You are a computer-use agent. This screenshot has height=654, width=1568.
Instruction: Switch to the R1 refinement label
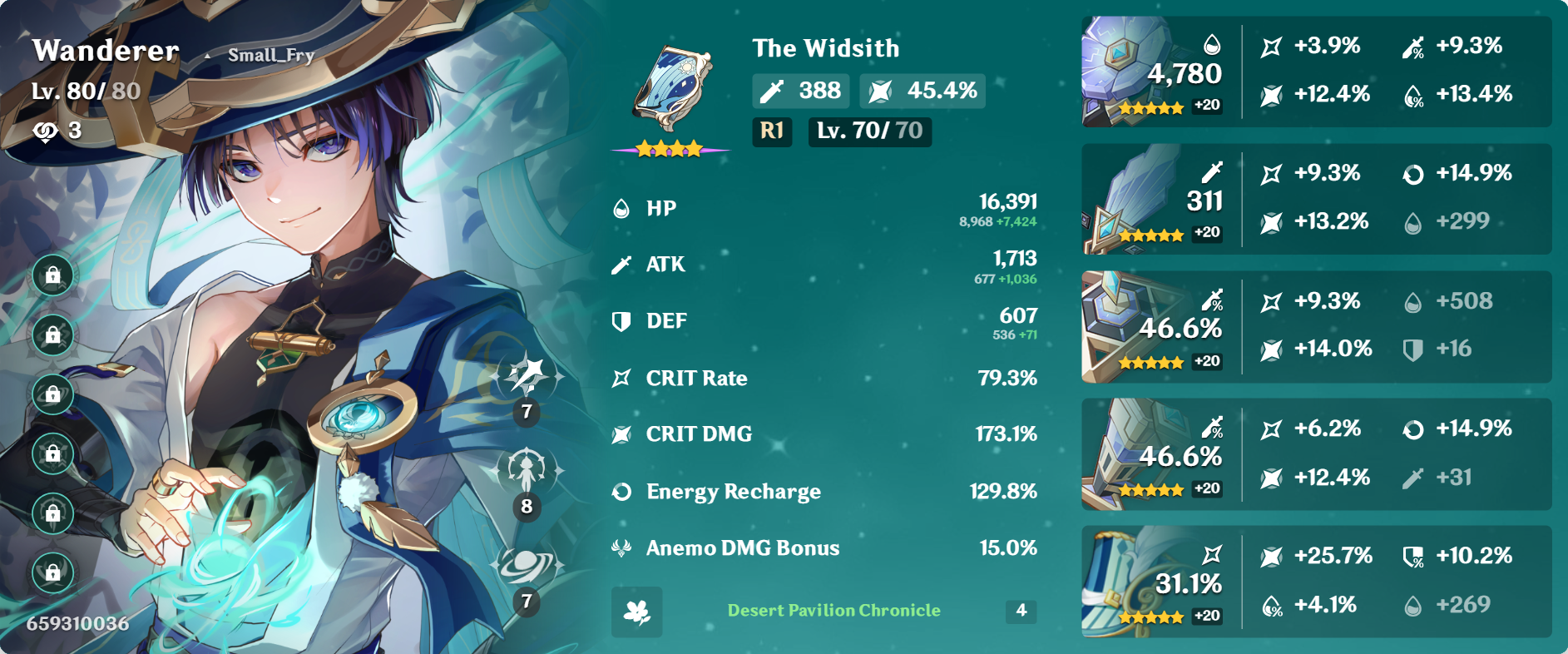click(x=772, y=131)
